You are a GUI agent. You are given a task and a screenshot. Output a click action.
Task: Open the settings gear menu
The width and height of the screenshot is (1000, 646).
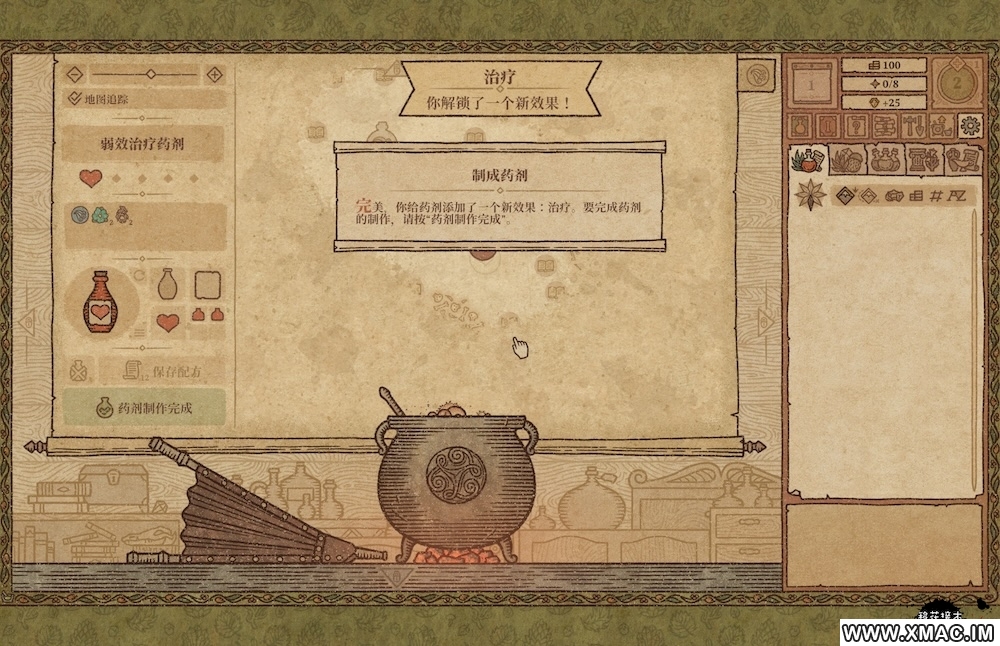[969, 125]
